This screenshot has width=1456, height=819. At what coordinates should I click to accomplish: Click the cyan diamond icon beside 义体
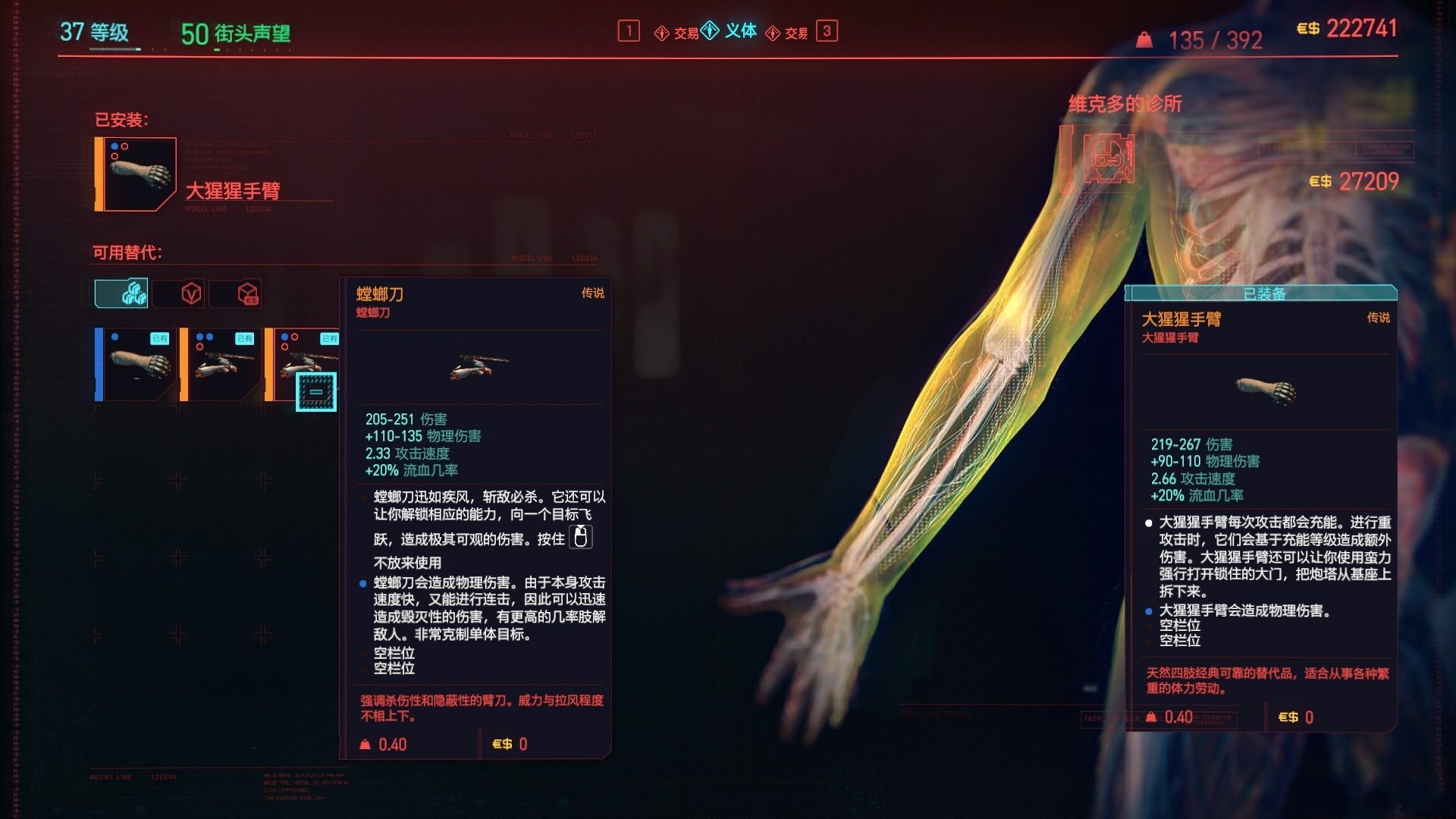[x=708, y=31]
